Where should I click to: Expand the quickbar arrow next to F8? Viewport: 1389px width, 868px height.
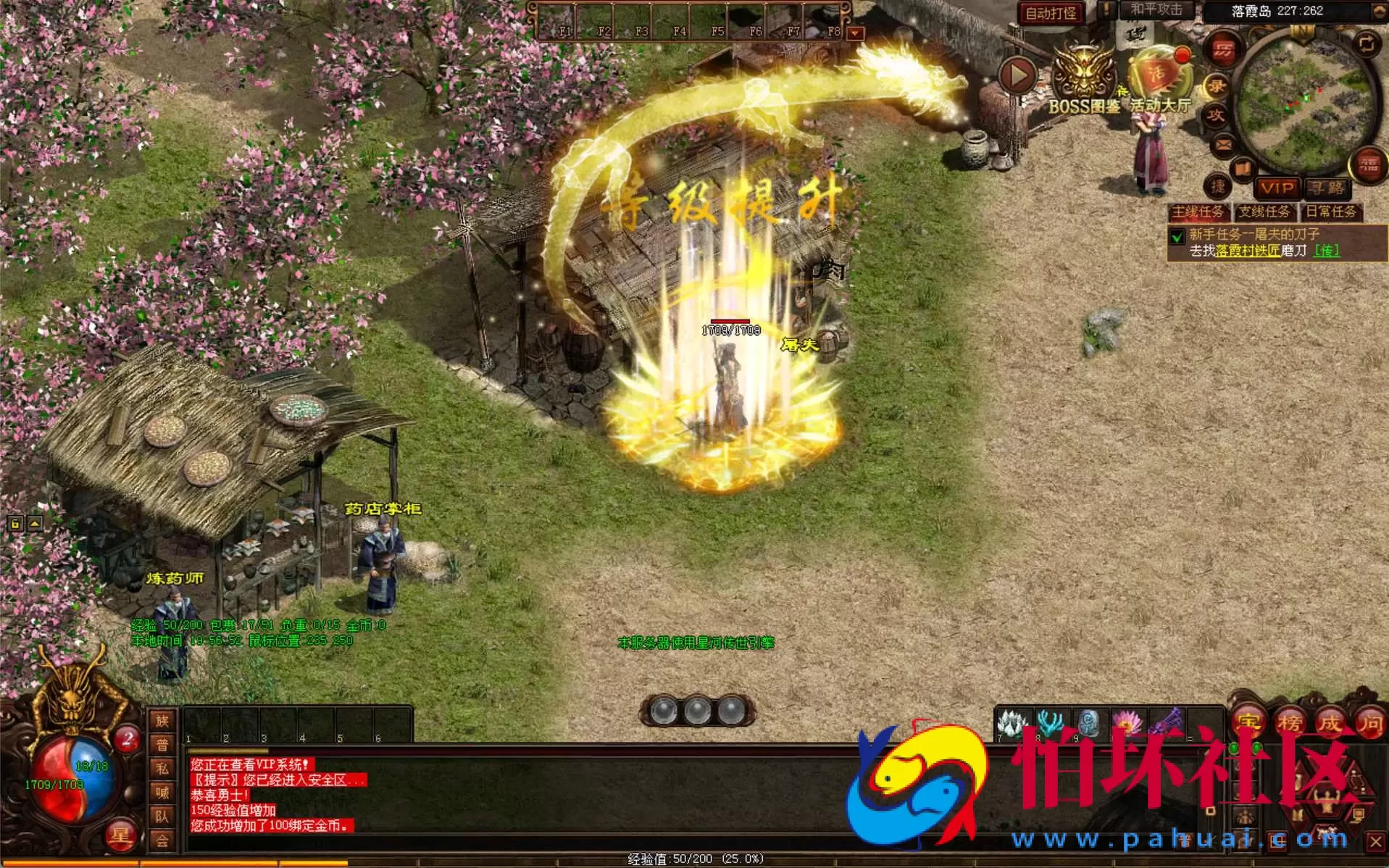pos(856,33)
